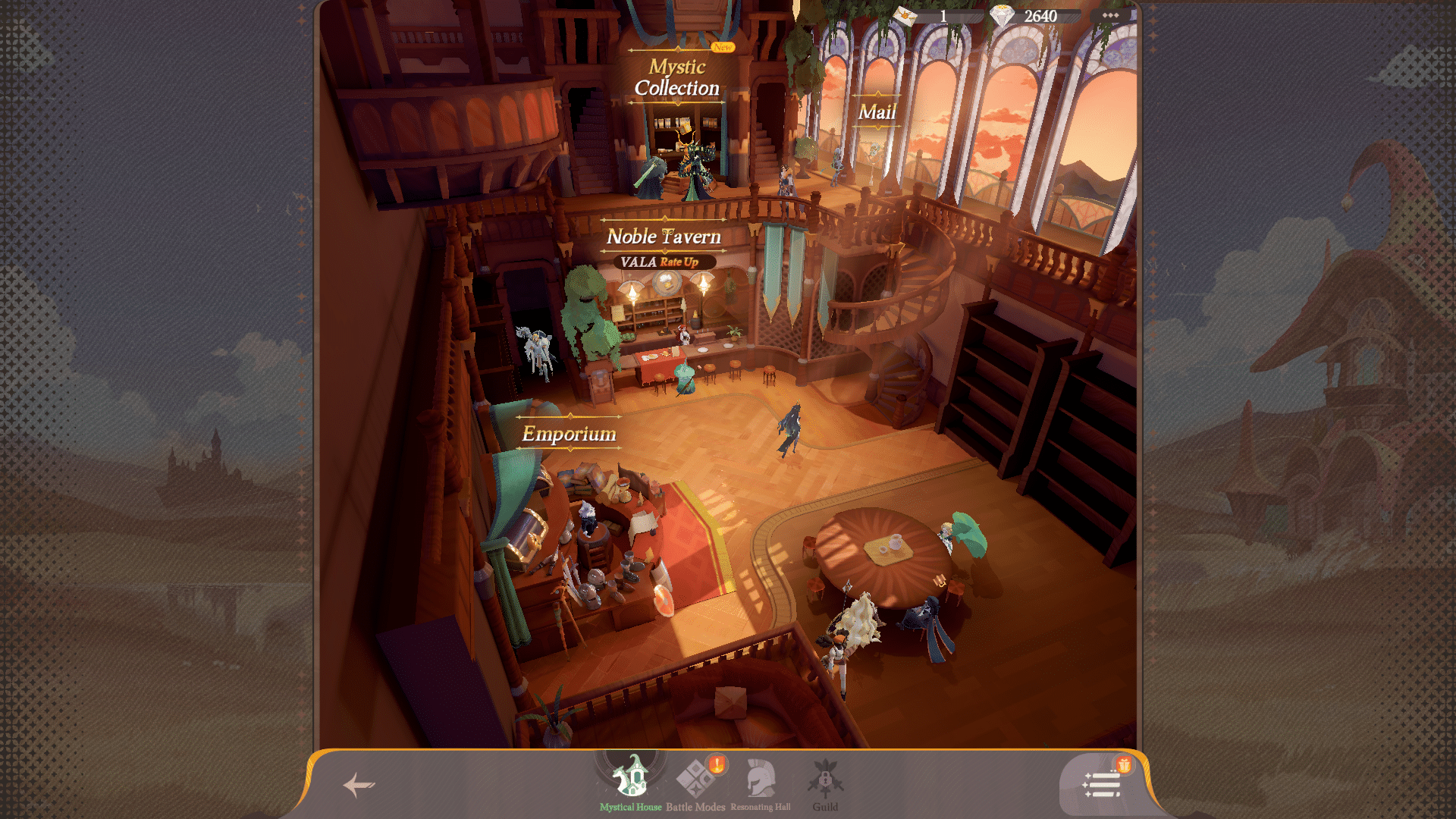Image resolution: width=1456 pixels, height=819 pixels.
Task: Click the VALA Rate Up banner
Action: pos(665,261)
